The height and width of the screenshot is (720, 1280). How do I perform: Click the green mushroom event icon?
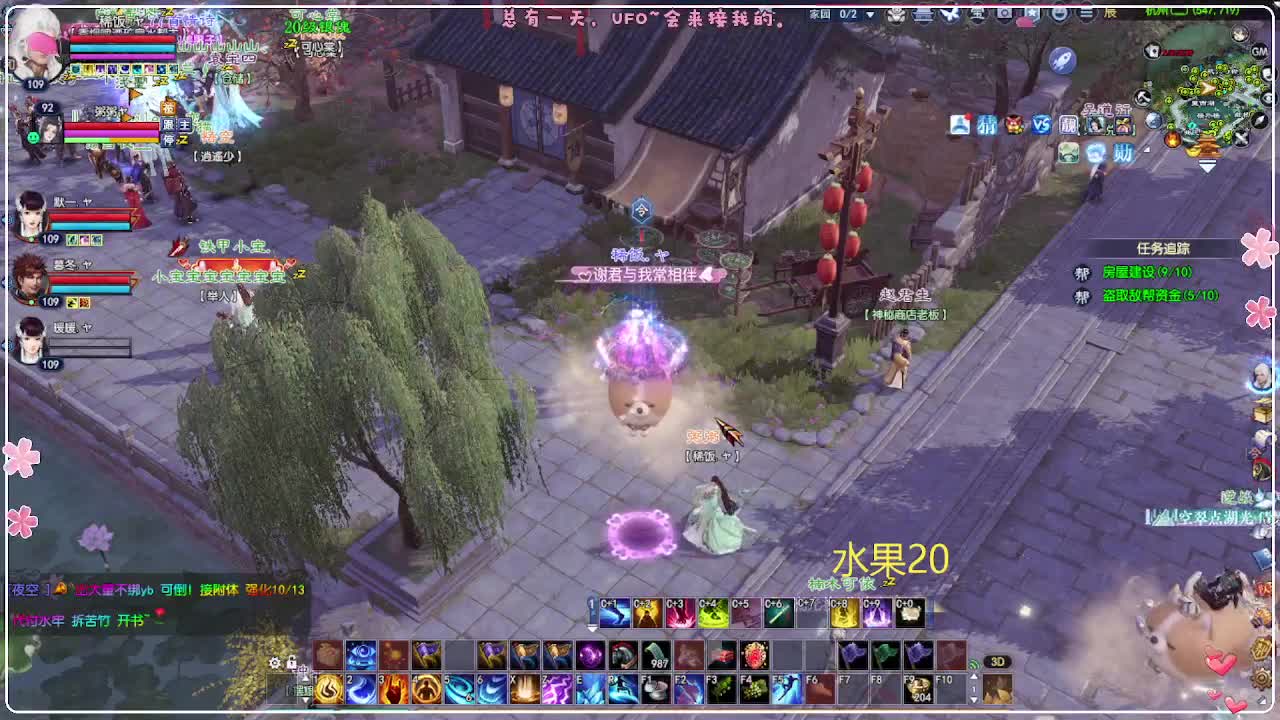[x=1068, y=153]
